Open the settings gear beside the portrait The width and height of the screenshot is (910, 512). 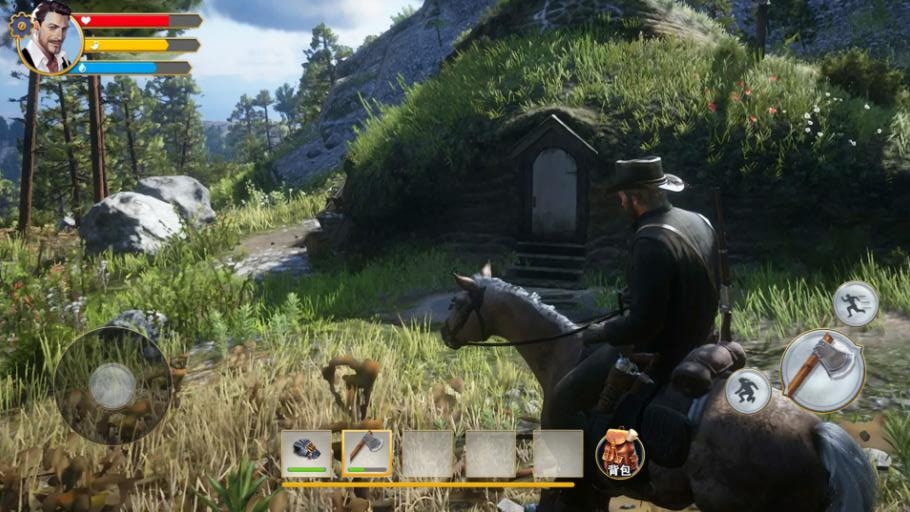(20, 25)
